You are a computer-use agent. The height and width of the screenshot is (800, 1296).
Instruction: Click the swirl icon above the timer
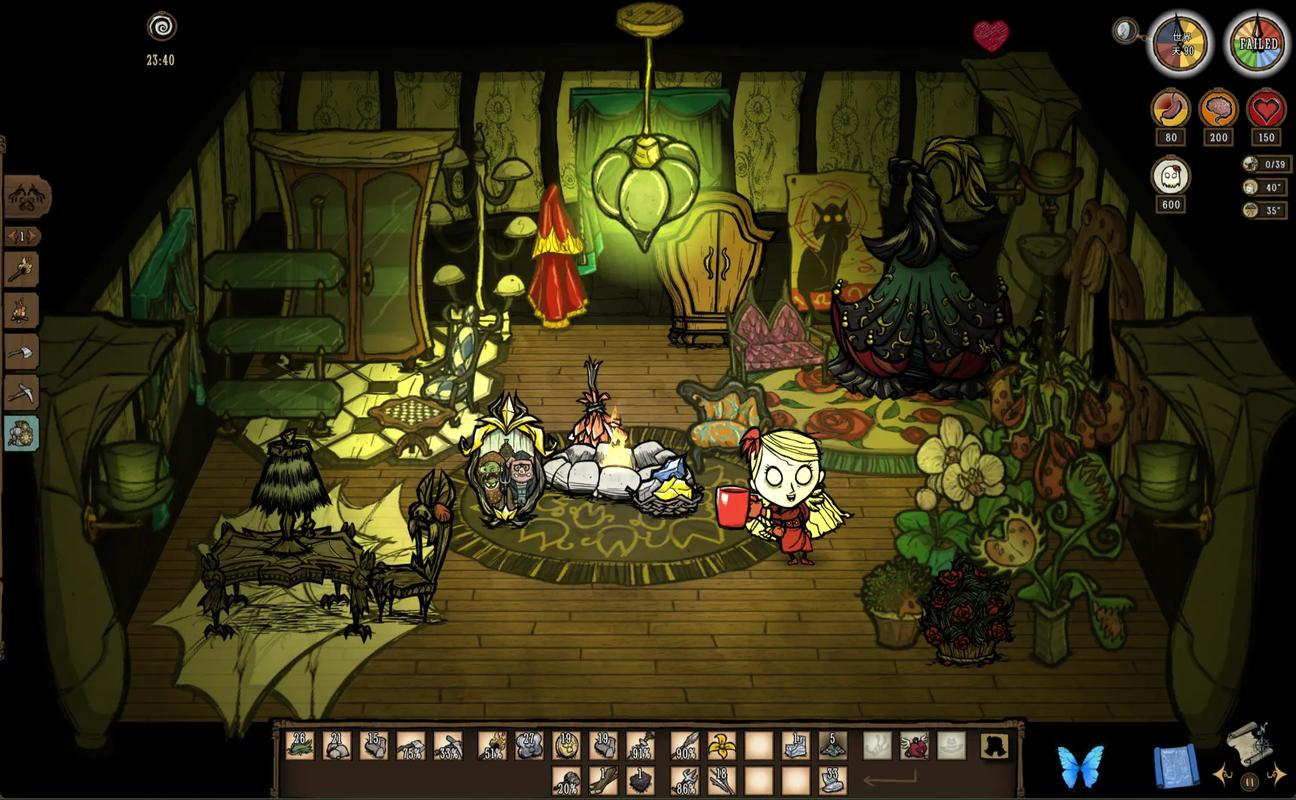(x=160, y=26)
